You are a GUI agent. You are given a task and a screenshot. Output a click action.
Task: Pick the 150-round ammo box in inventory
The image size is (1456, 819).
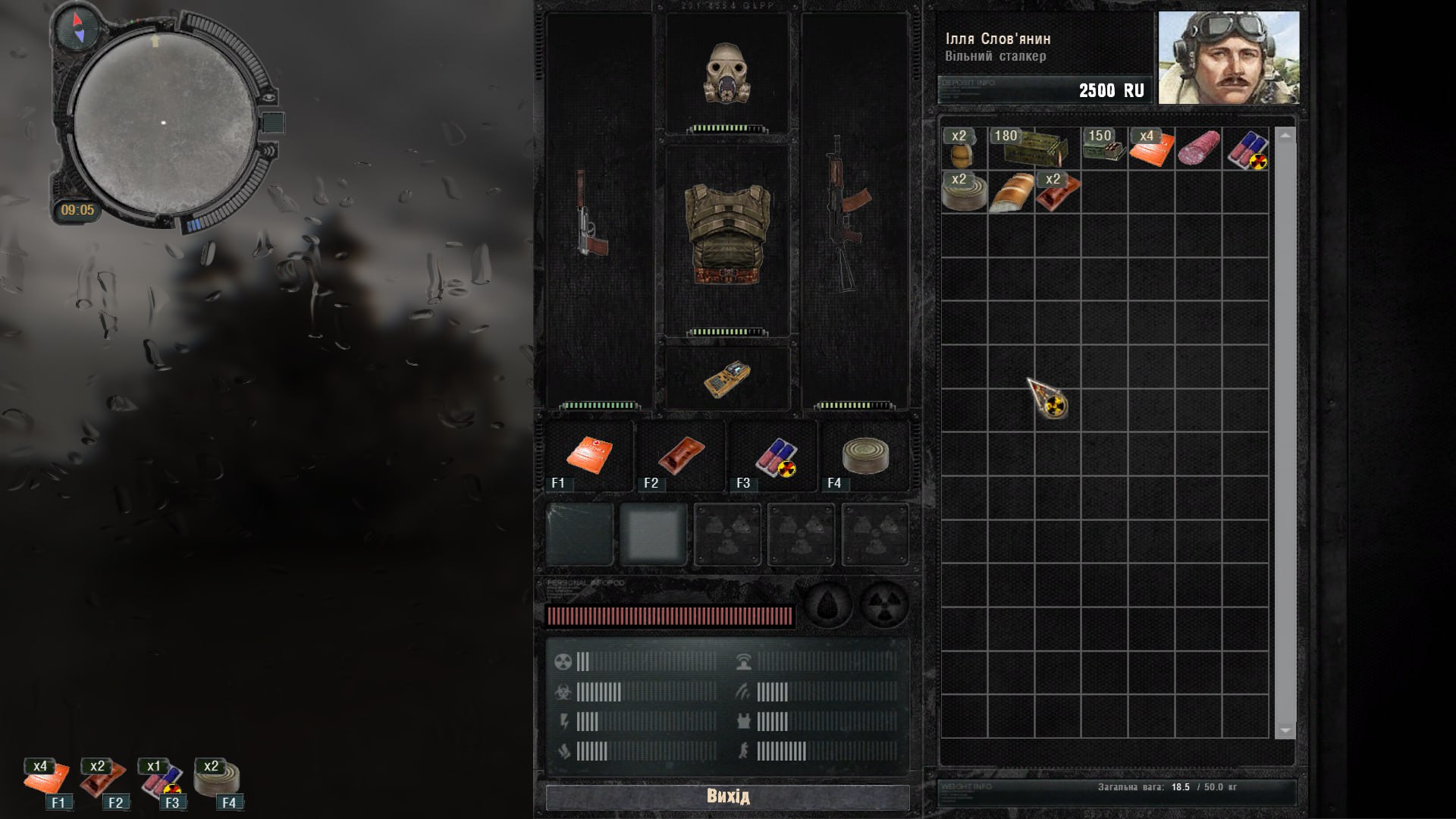(1104, 148)
